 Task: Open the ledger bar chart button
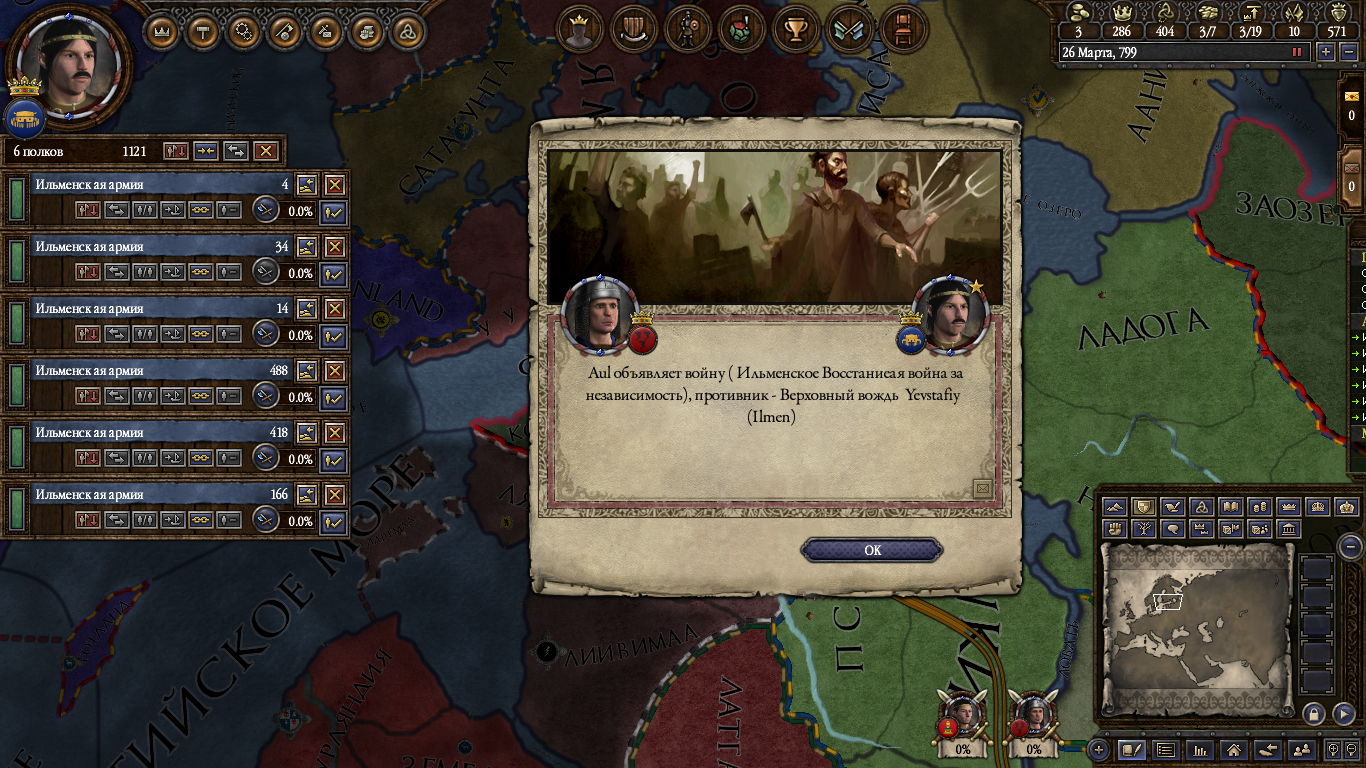tap(1200, 749)
